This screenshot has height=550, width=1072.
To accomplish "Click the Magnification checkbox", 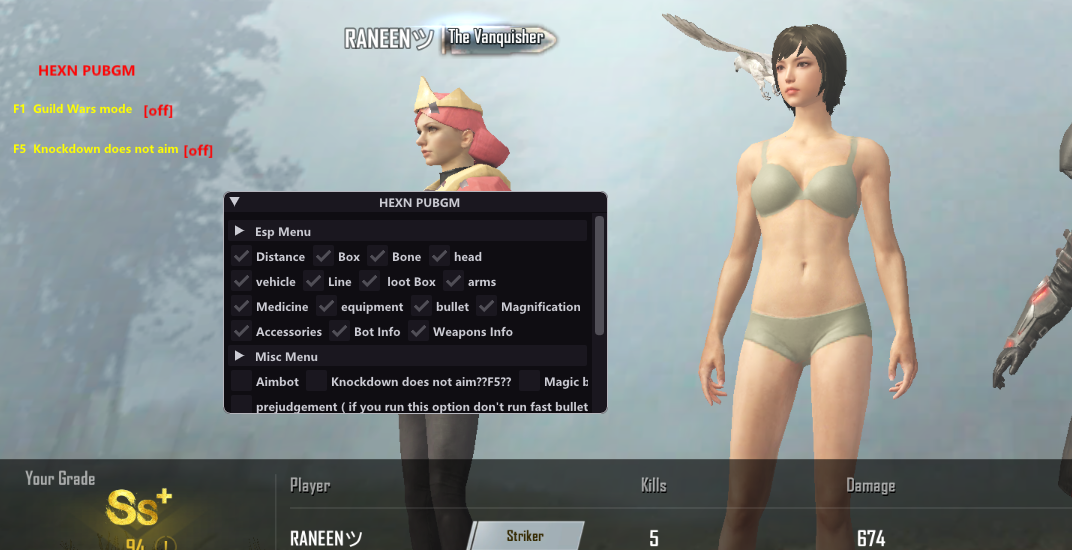I will click(x=486, y=306).
